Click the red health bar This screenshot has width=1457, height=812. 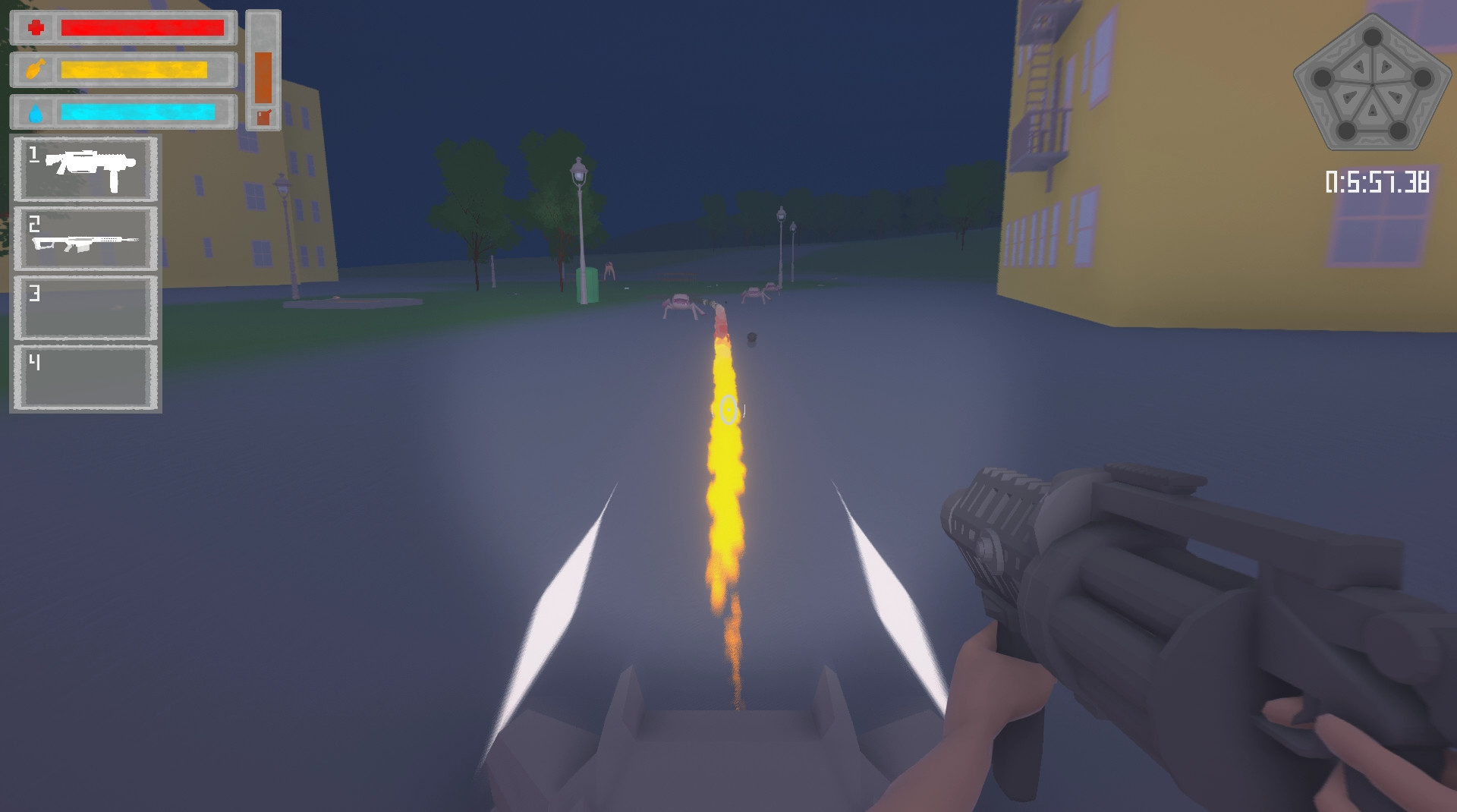(142, 28)
